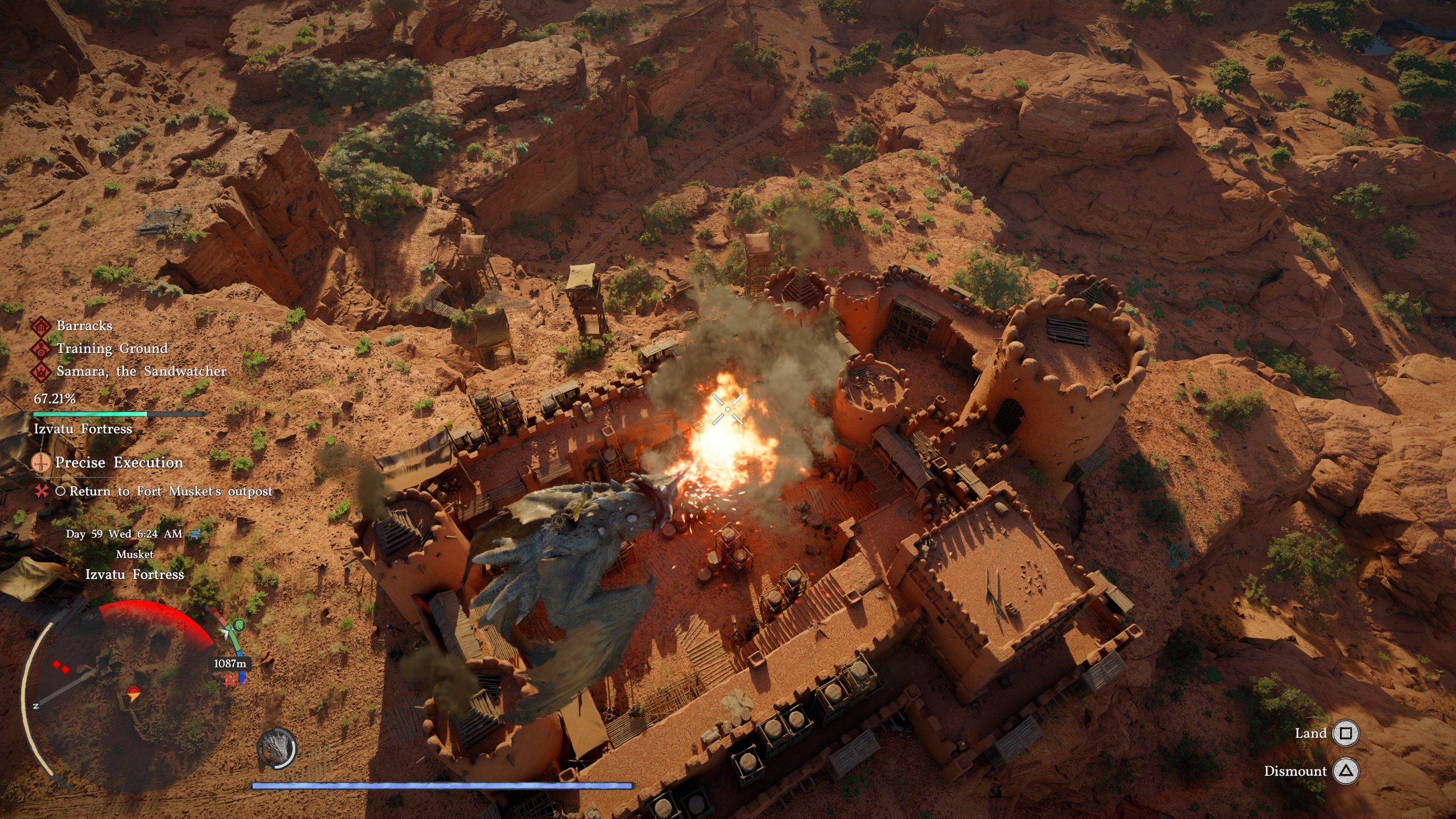Select the Training Ground objective entry
This screenshot has width=1456, height=819.
(111, 349)
